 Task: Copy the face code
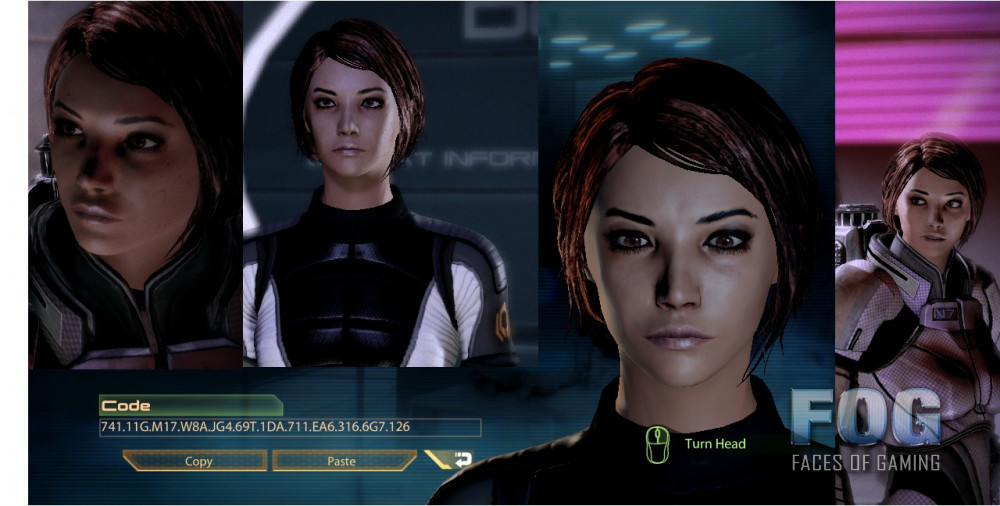pyautogui.click(x=197, y=461)
